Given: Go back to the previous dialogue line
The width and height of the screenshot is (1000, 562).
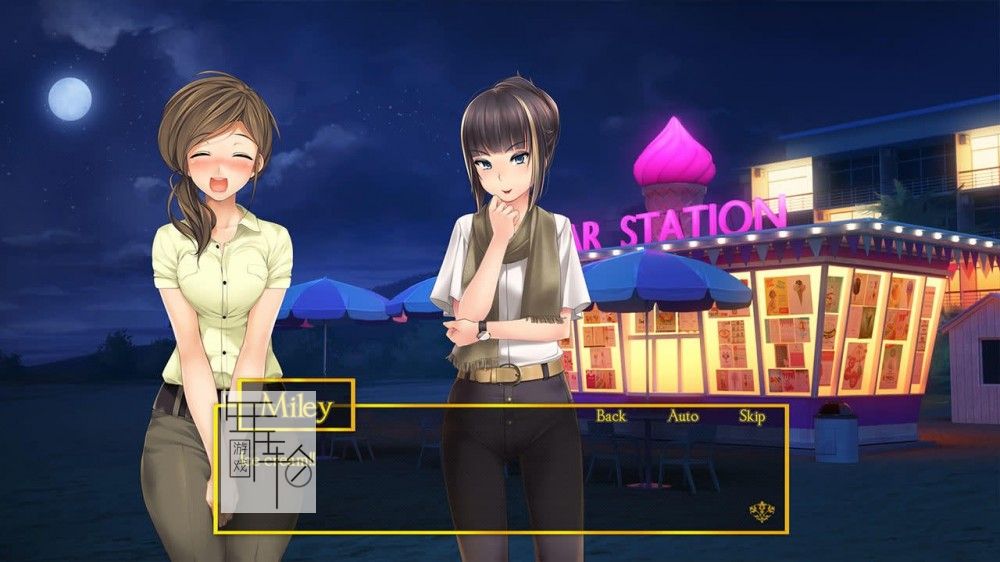Looking at the screenshot, I should (x=611, y=416).
